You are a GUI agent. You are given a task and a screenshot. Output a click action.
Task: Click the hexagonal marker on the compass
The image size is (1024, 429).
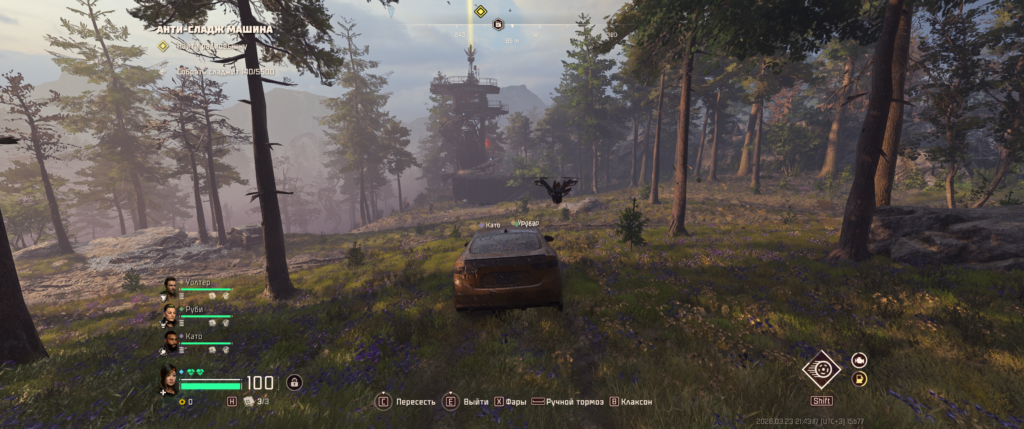pos(497,25)
